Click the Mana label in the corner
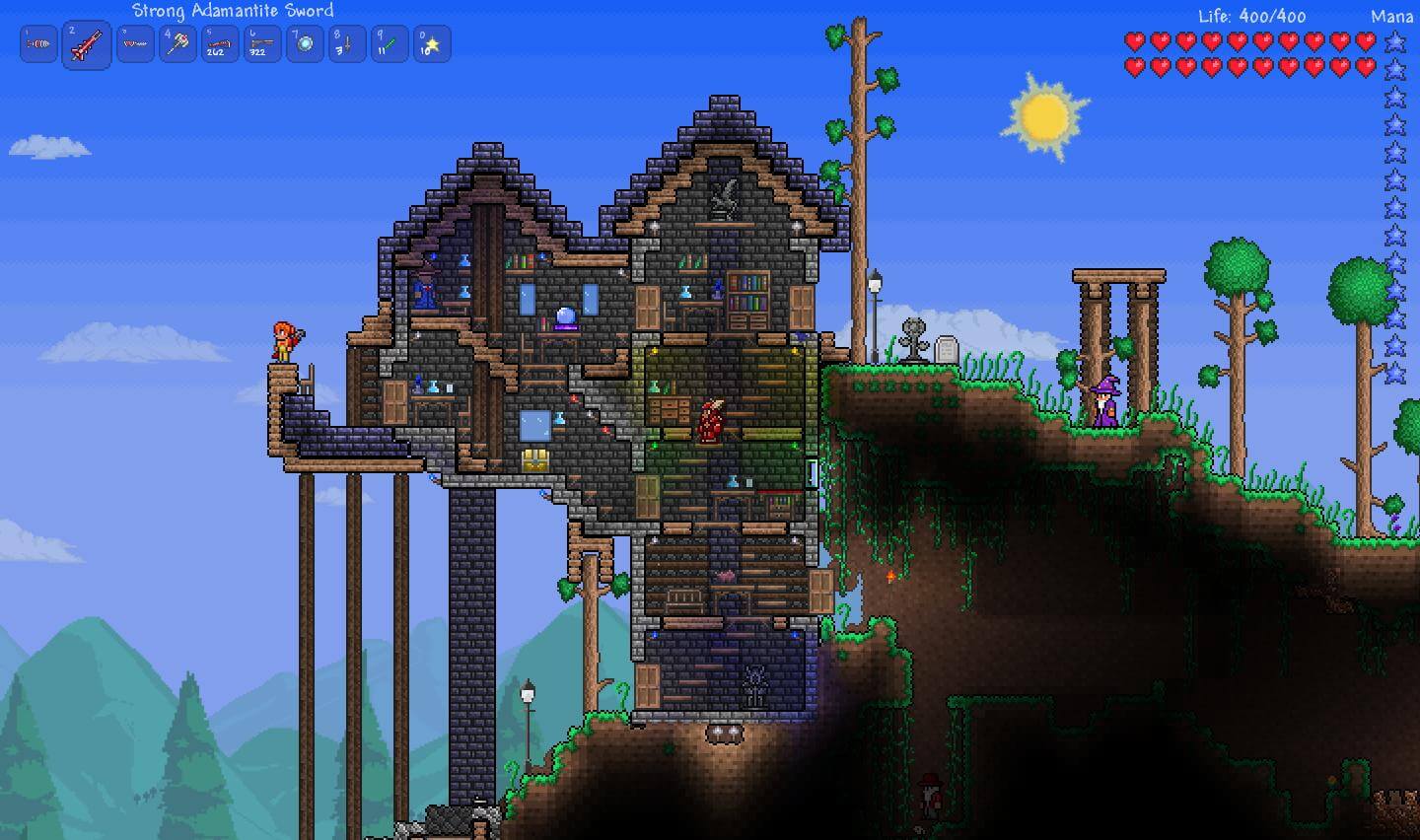This screenshot has height=840, width=1420. tap(1390, 16)
